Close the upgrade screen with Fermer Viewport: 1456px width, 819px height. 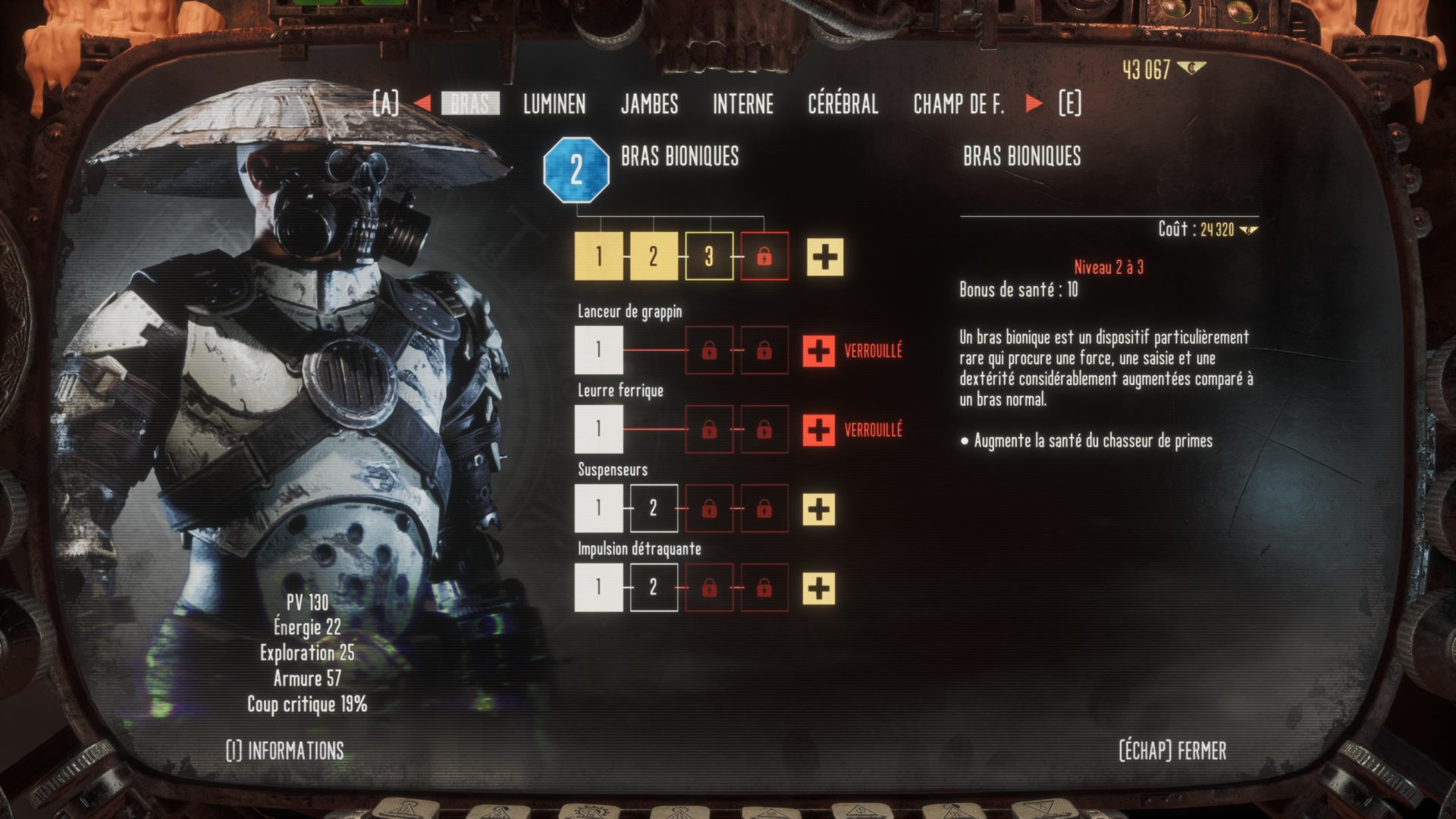1172,751
